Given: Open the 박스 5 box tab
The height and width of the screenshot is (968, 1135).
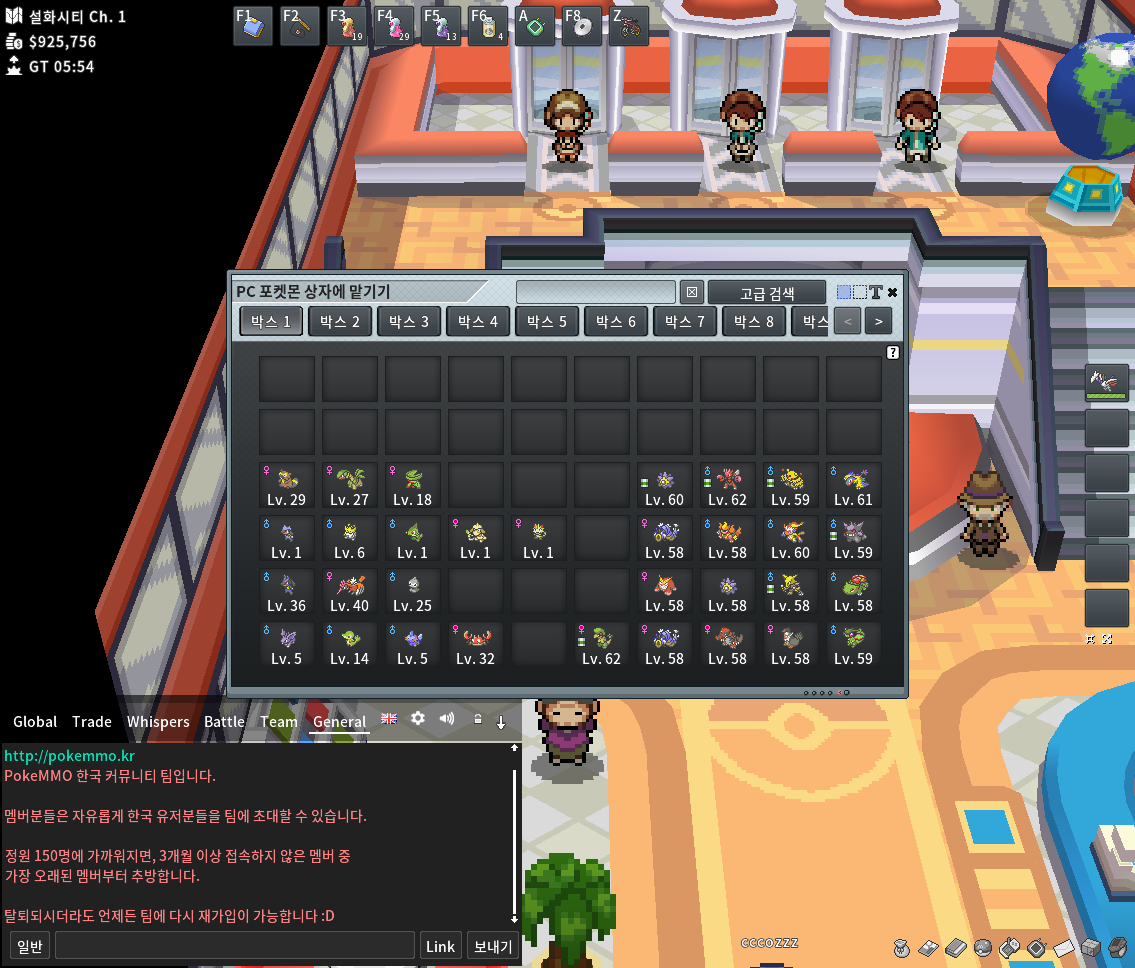Looking at the screenshot, I should pos(547,322).
